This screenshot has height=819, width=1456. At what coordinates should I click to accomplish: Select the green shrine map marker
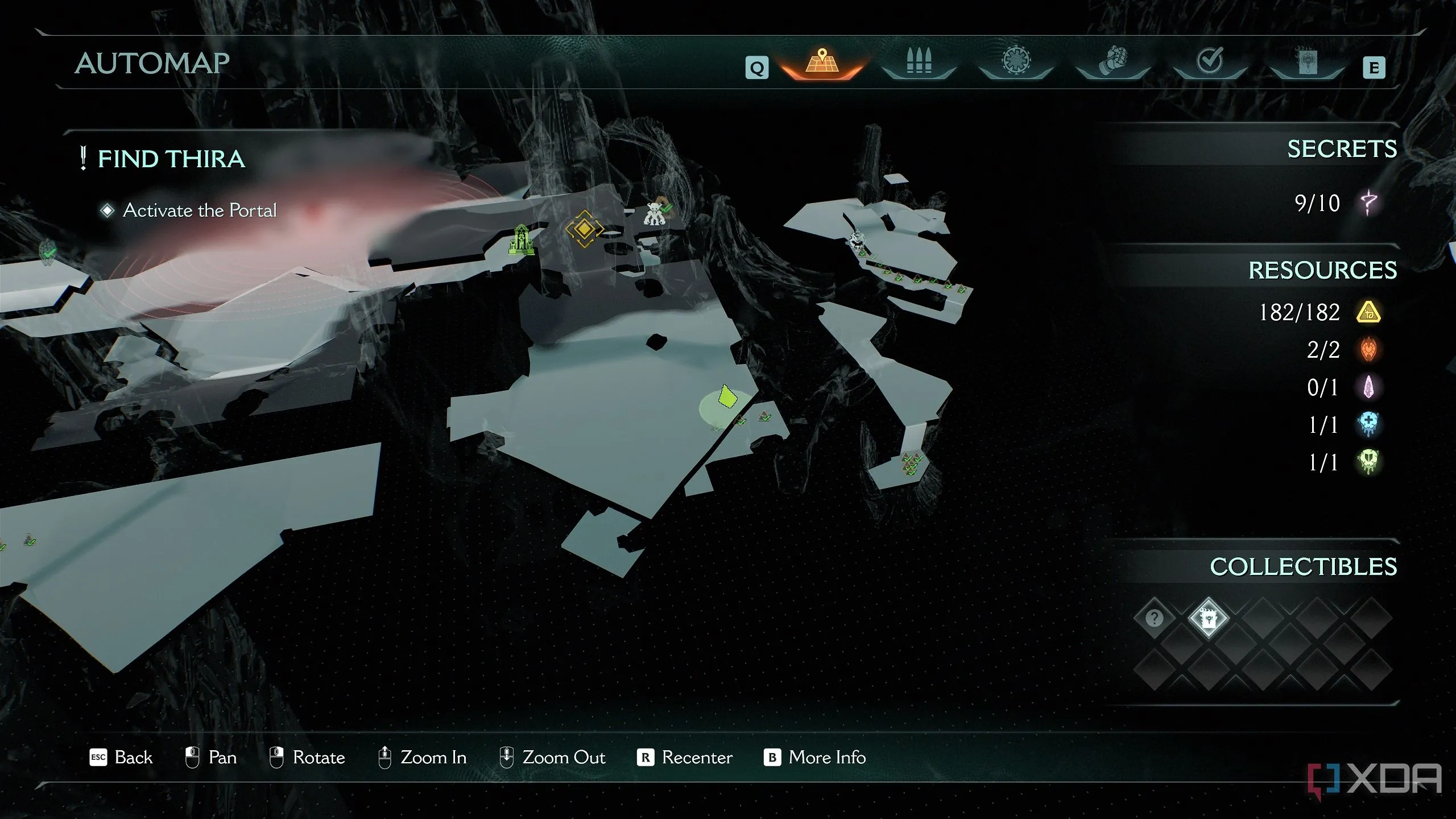point(521,240)
